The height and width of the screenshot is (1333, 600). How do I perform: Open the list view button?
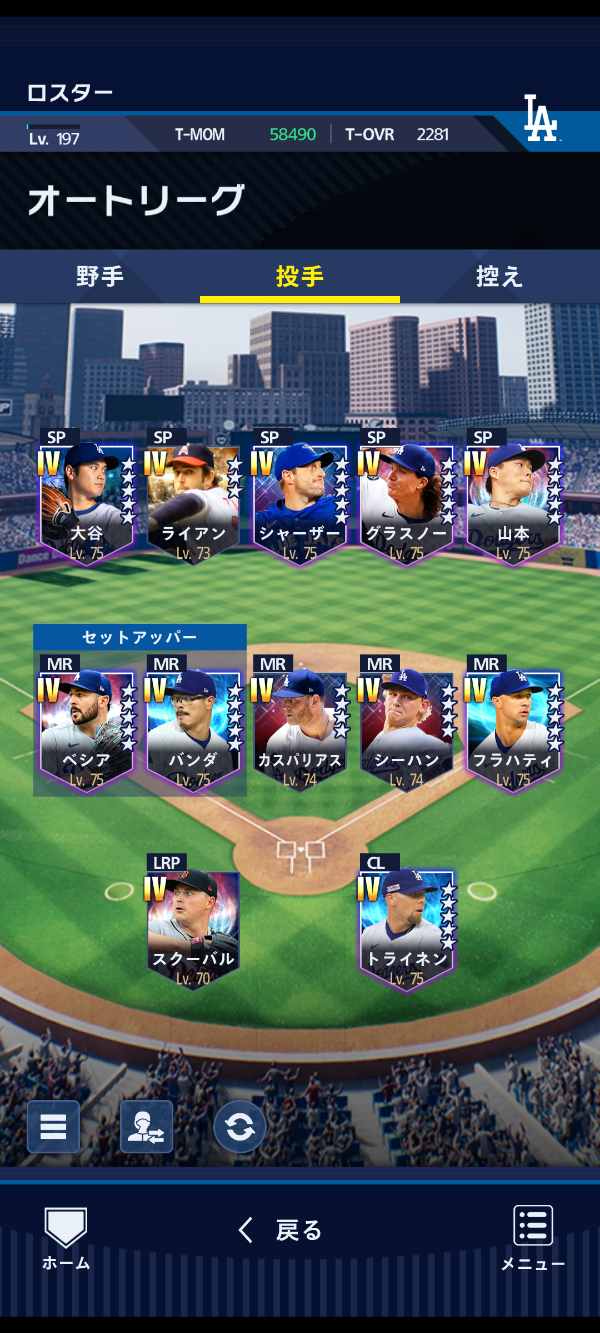[53, 1127]
